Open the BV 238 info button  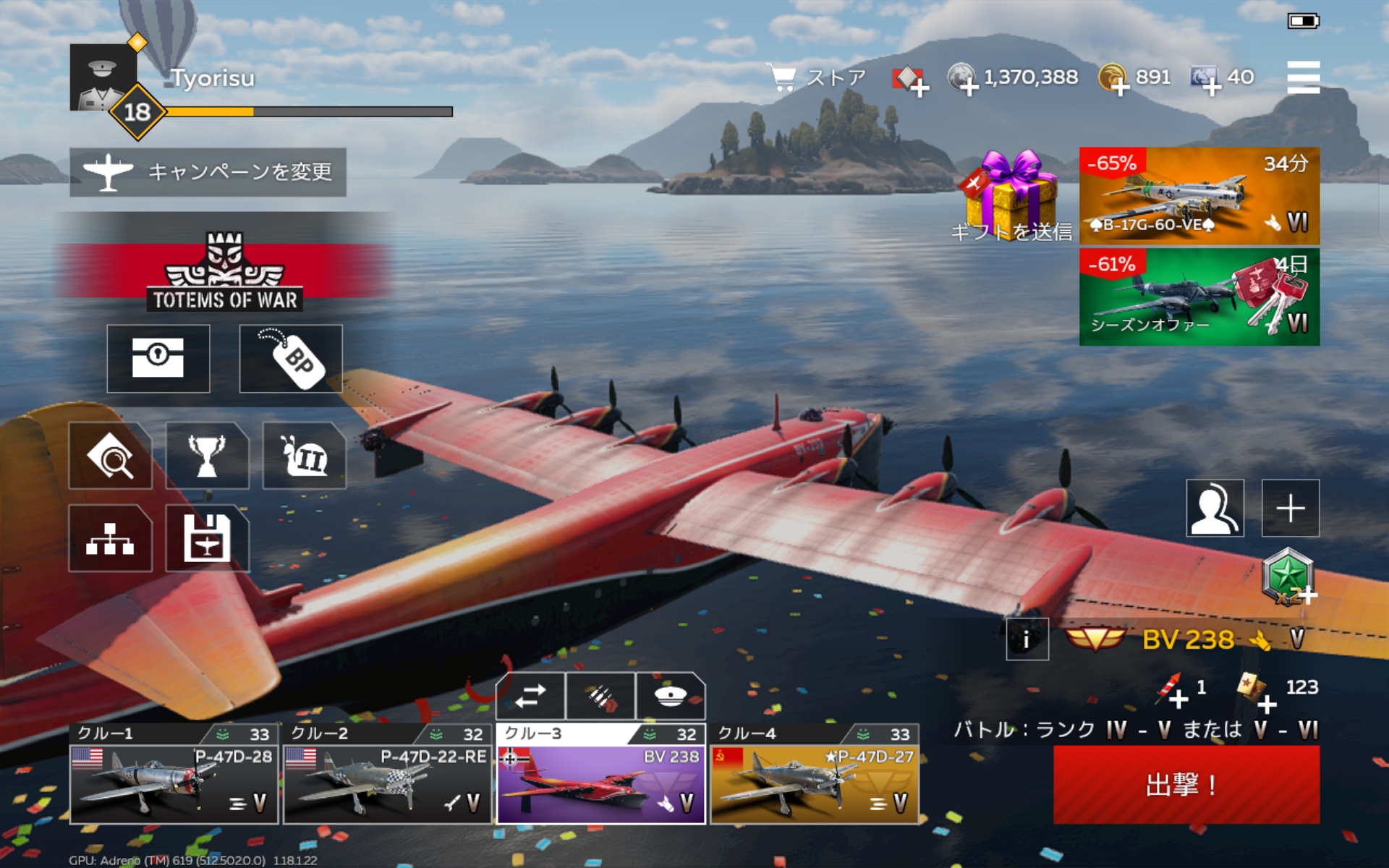[x=1027, y=639]
